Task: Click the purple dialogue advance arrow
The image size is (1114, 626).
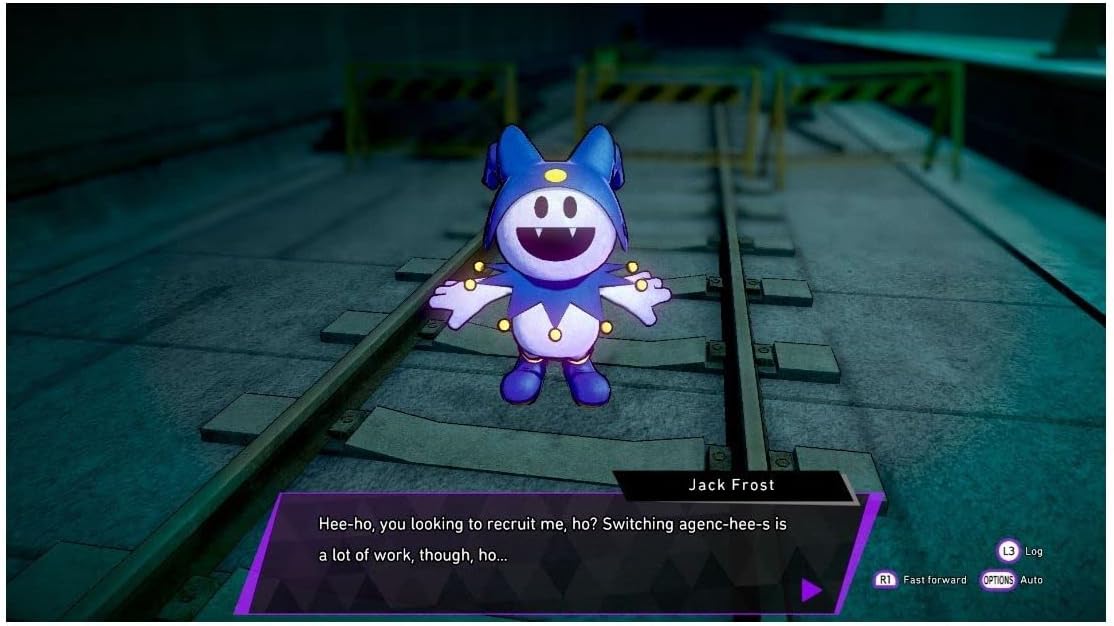Action: (811, 590)
